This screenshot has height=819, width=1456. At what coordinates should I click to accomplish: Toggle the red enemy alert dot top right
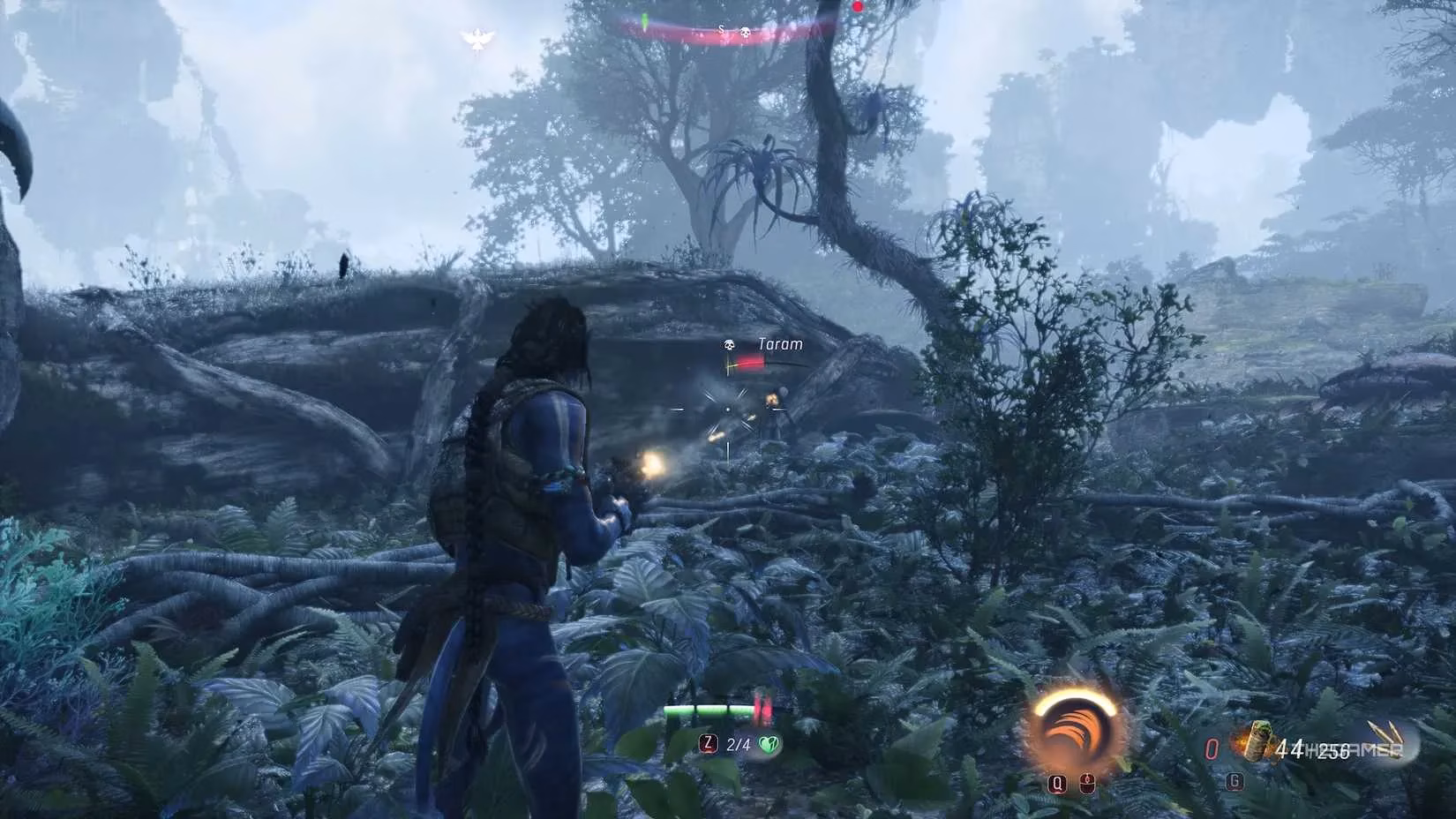click(x=858, y=6)
